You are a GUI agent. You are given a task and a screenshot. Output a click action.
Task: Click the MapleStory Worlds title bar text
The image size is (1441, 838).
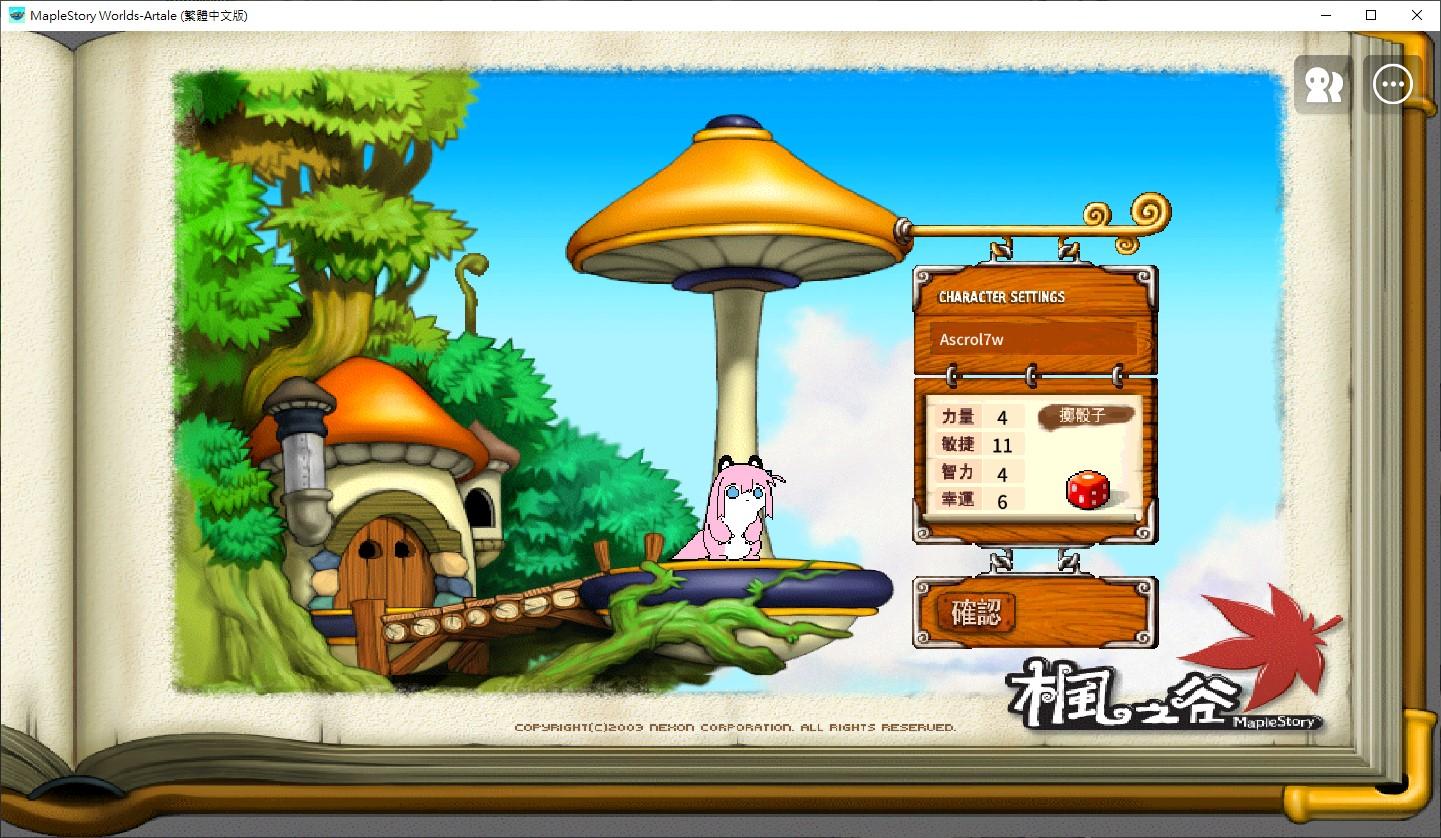[141, 15]
